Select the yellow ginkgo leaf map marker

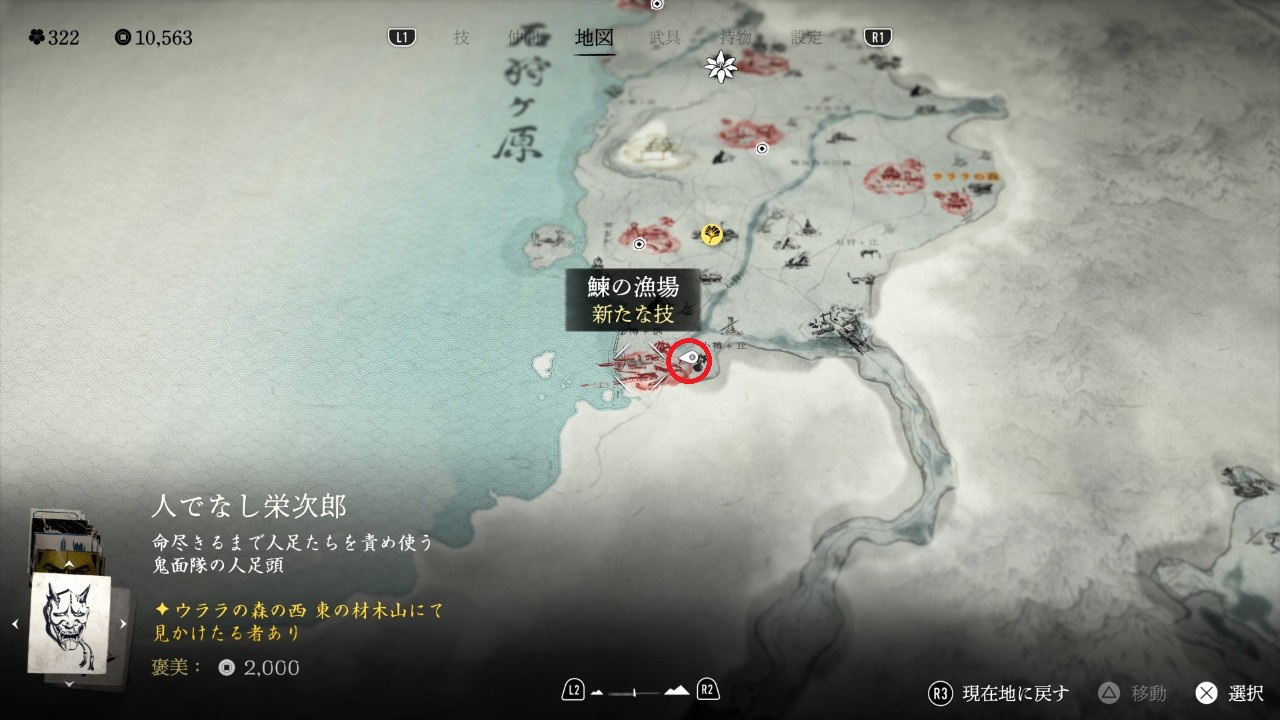coord(712,234)
